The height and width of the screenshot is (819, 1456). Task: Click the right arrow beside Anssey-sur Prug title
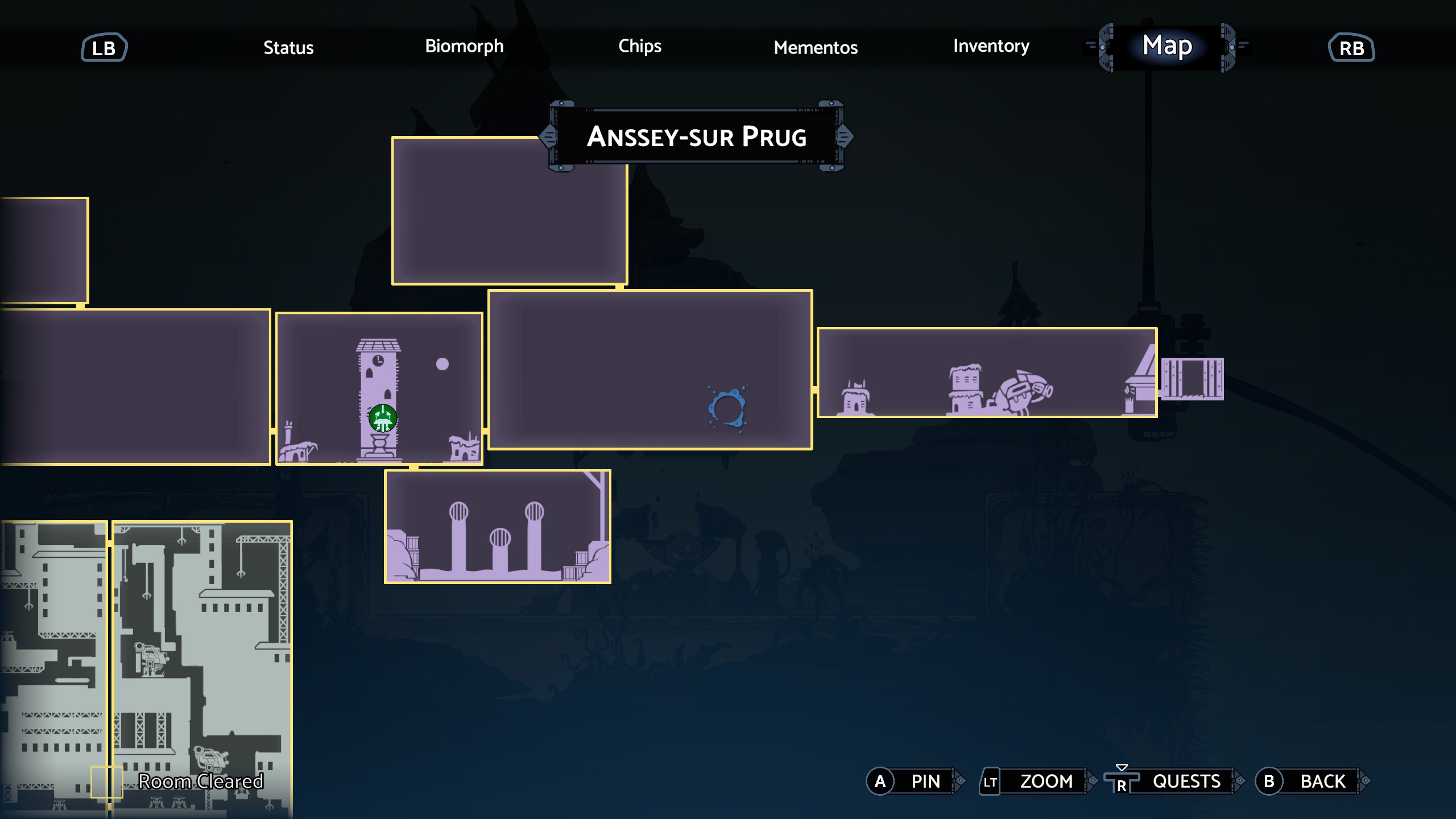click(847, 136)
